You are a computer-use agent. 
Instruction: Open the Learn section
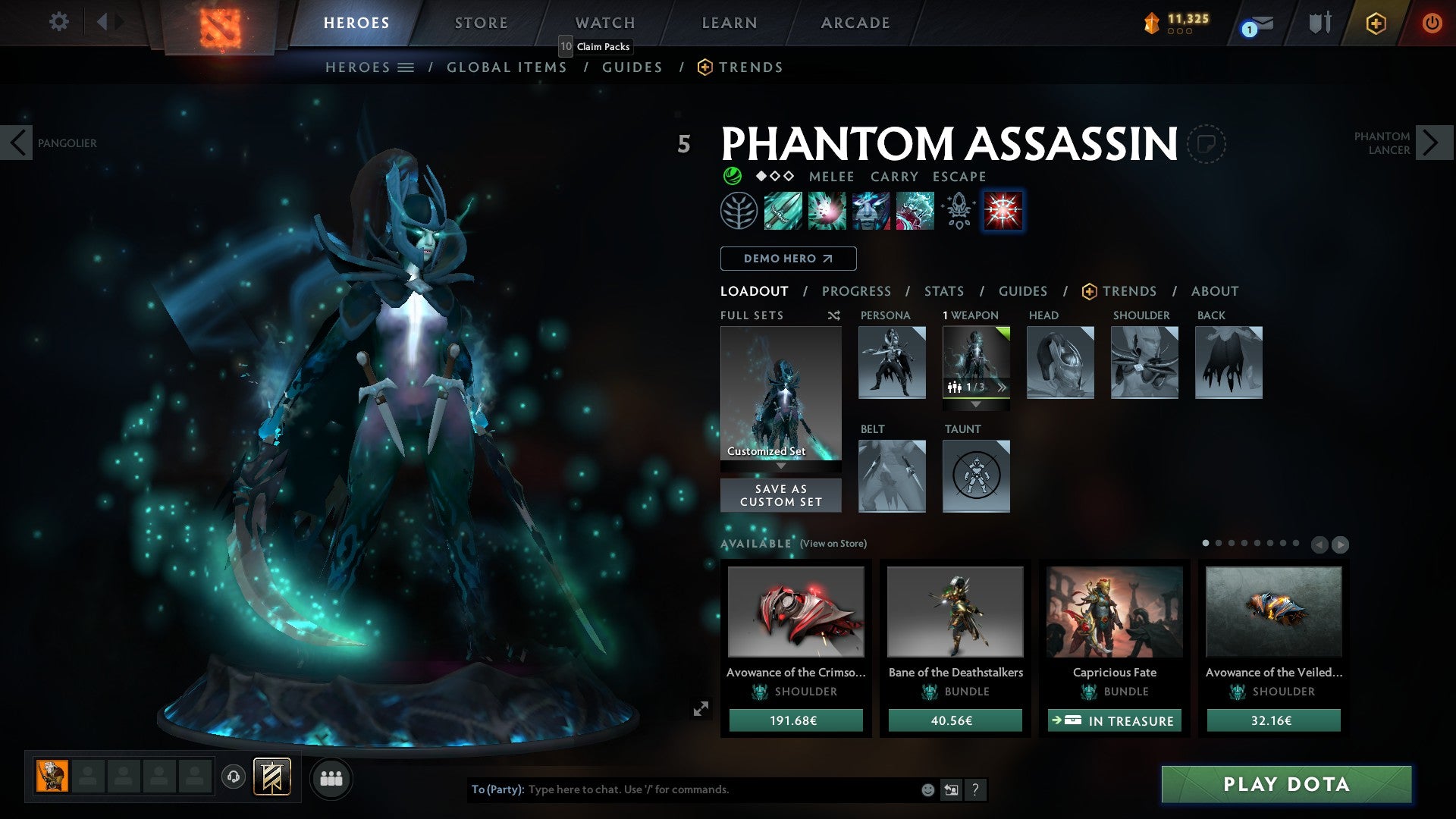[729, 23]
